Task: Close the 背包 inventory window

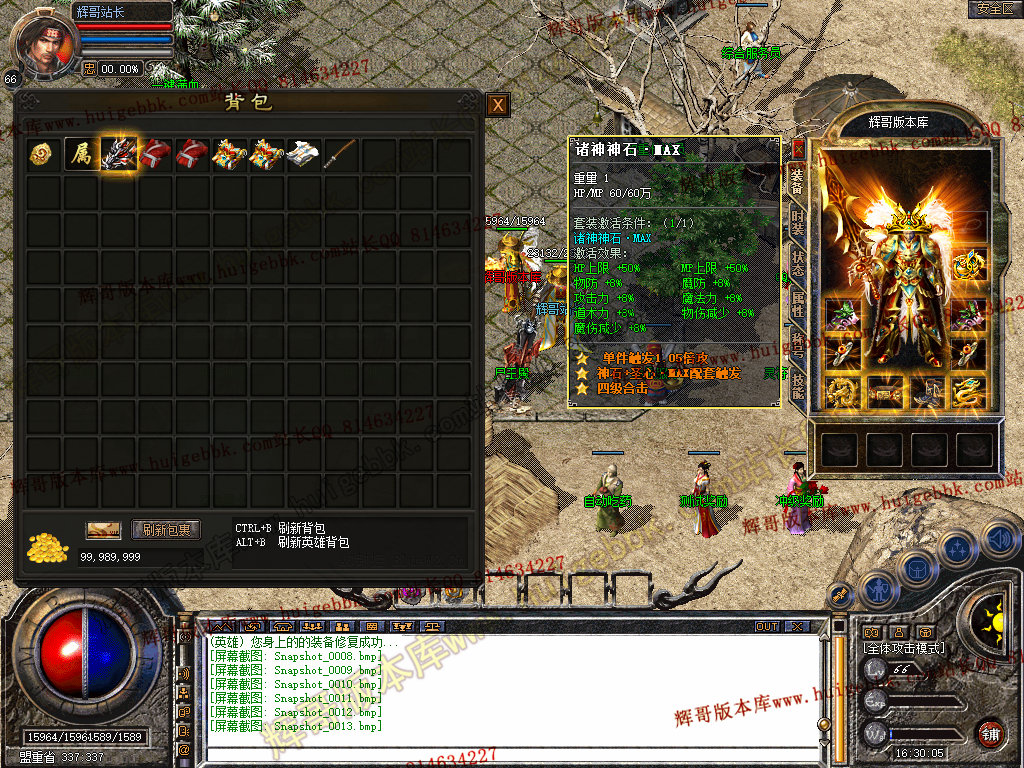Action: click(497, 104)
